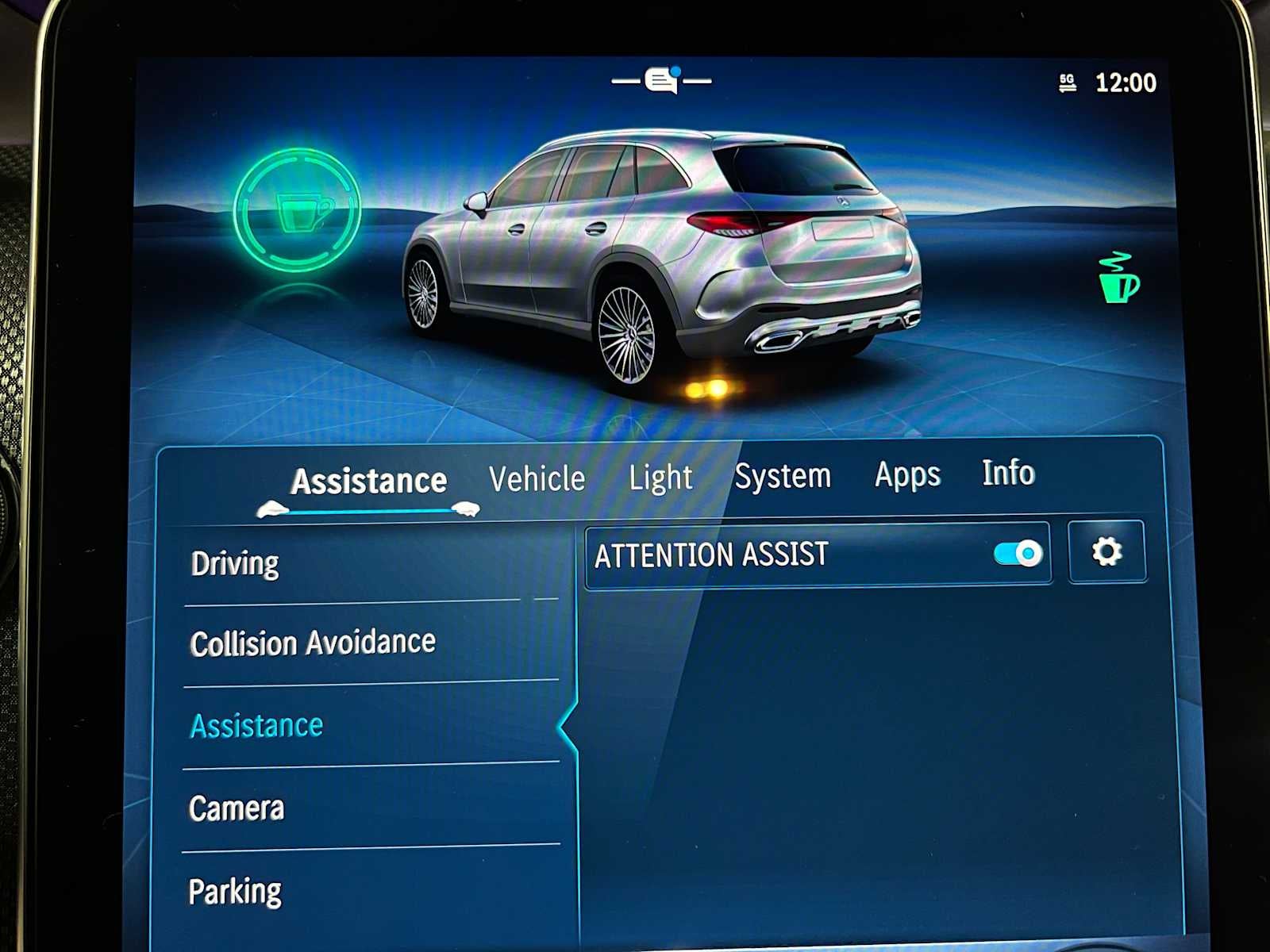Open the Light tab

(660, 476)
